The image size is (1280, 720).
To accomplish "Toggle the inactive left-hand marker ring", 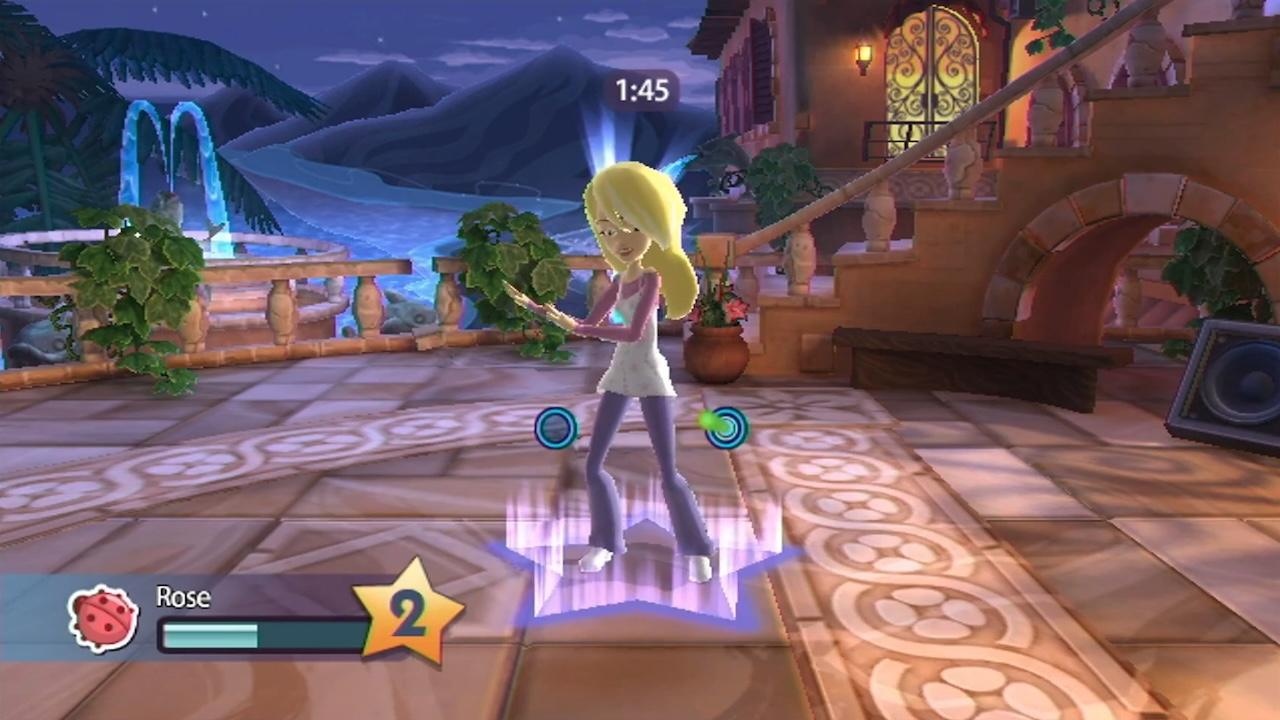I will click(x=556, y=428).
